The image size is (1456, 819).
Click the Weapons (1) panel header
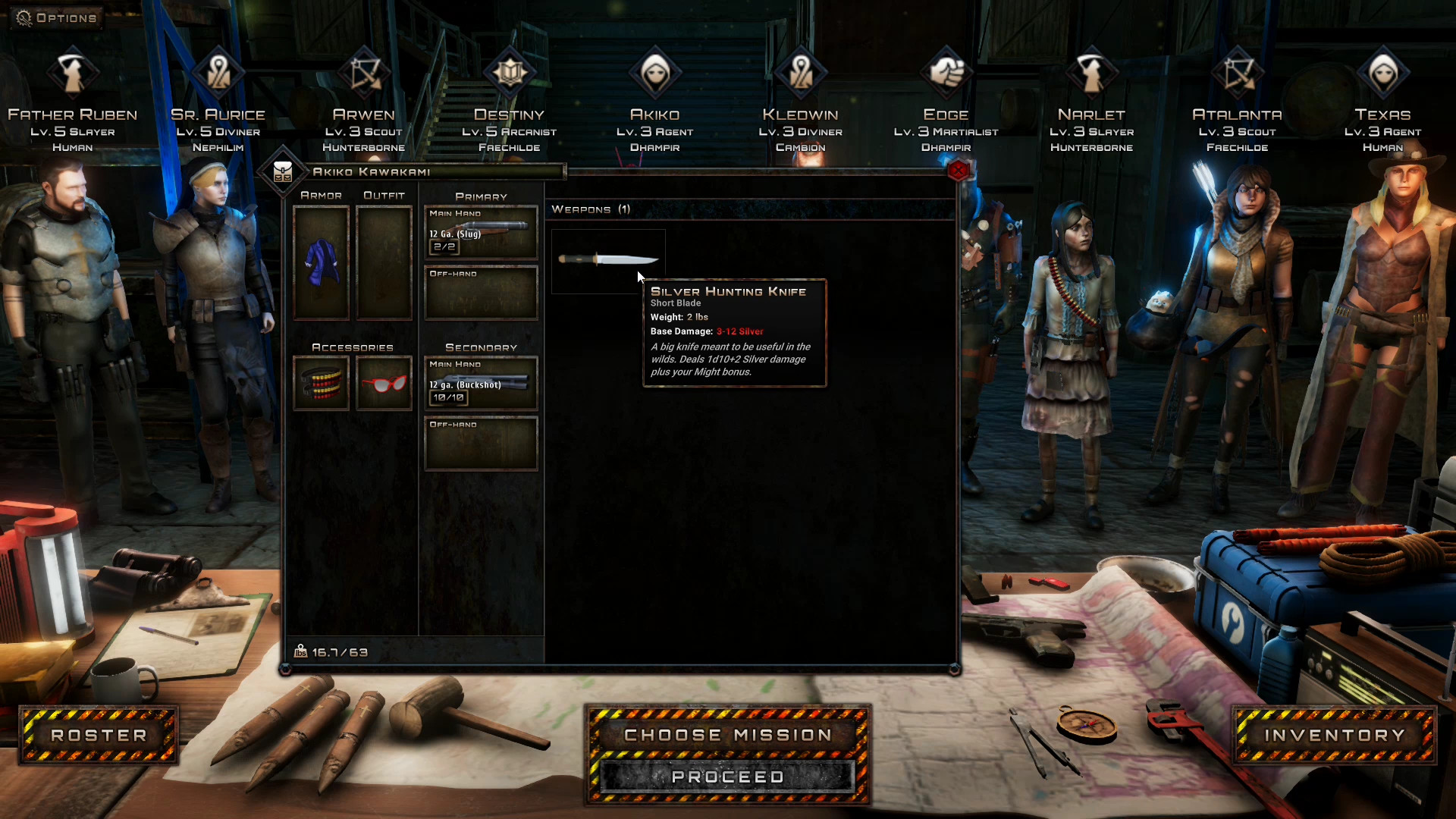591,209
